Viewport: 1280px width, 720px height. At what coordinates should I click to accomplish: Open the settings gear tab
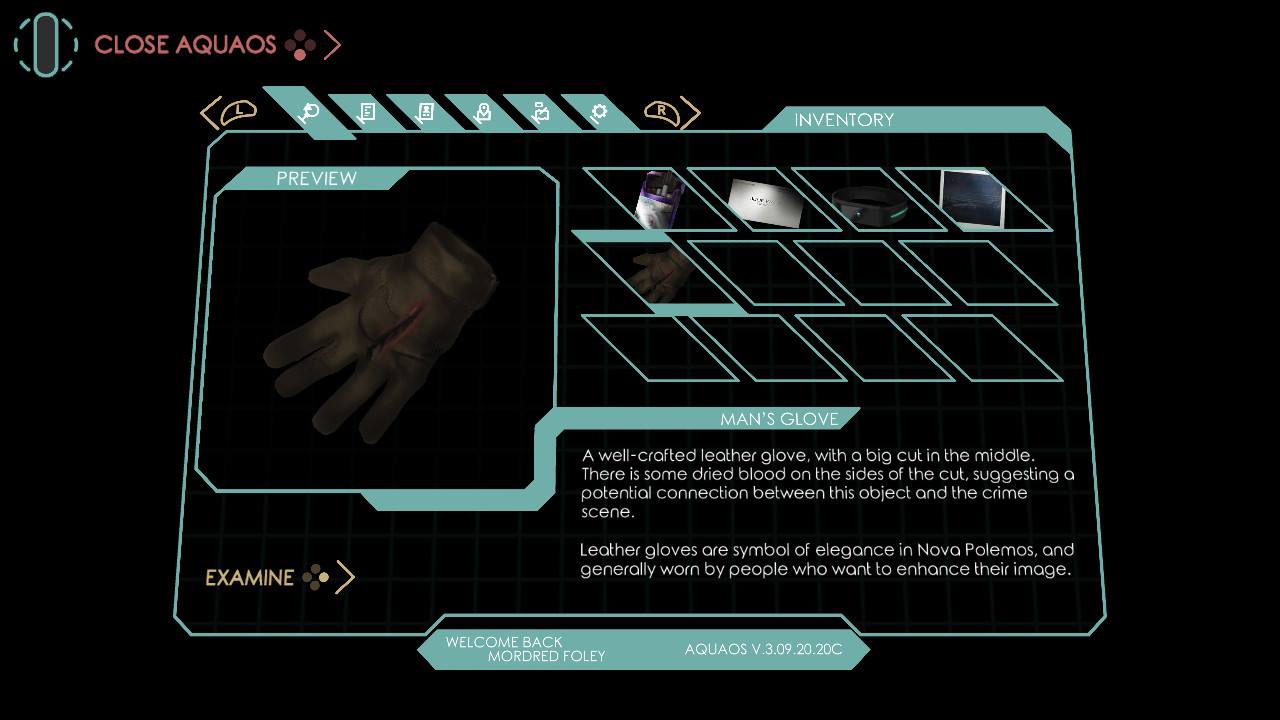[x=599, y=112]
